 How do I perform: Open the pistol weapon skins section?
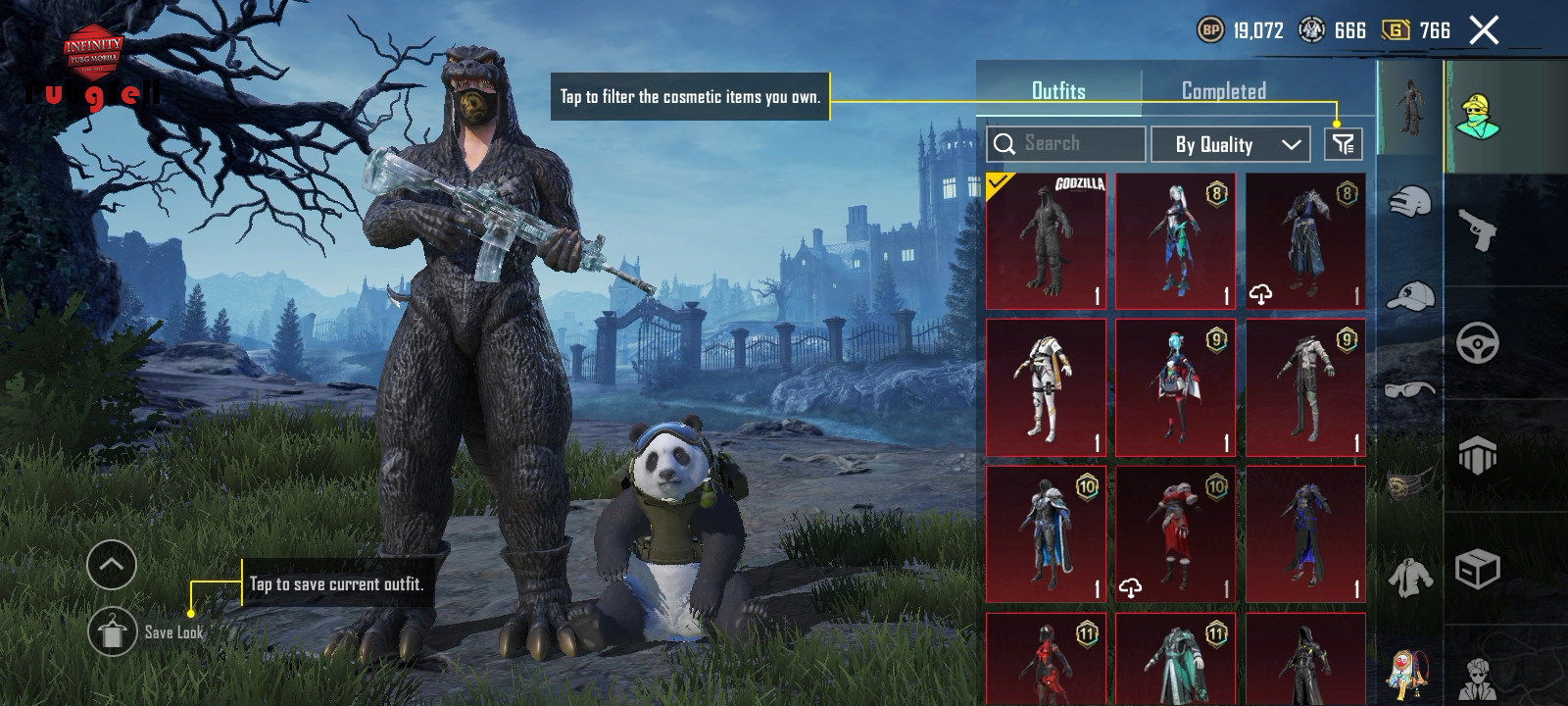coord(1478,230)
